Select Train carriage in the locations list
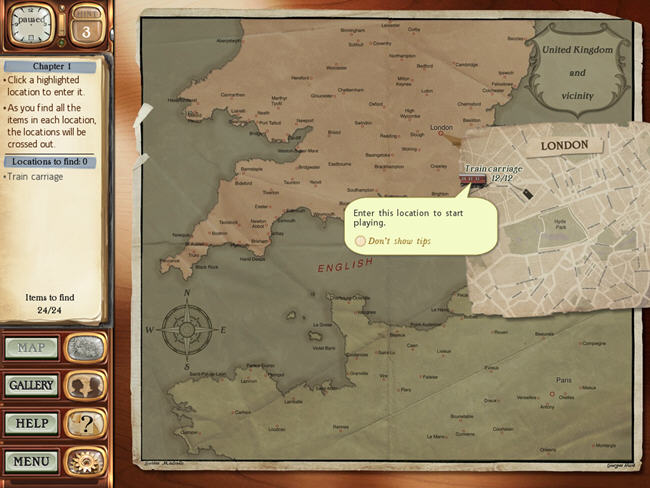The height and width of the screenshot is (488, 650). pyautogui.click(x=36, y=177)
